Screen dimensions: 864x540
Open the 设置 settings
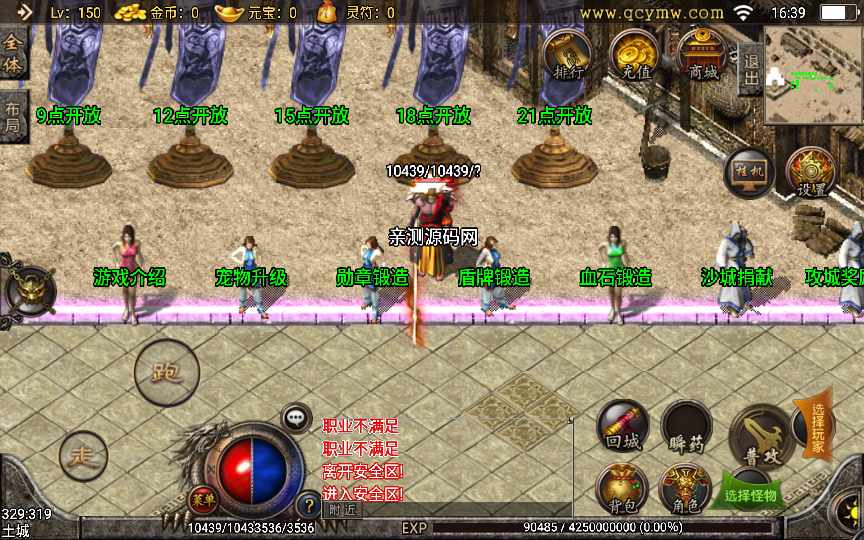[810, 172]
